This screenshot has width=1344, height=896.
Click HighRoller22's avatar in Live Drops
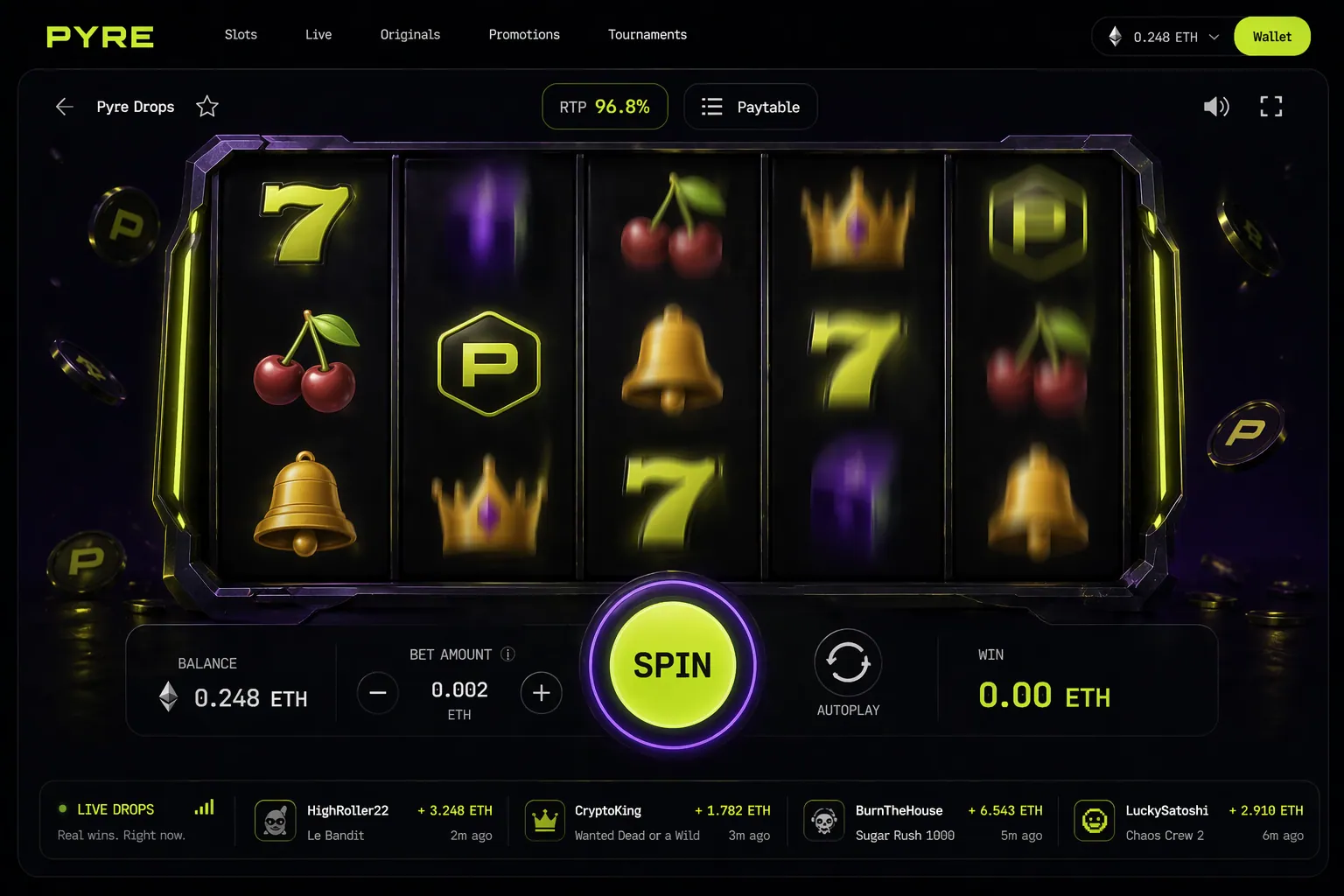[276, 821]
